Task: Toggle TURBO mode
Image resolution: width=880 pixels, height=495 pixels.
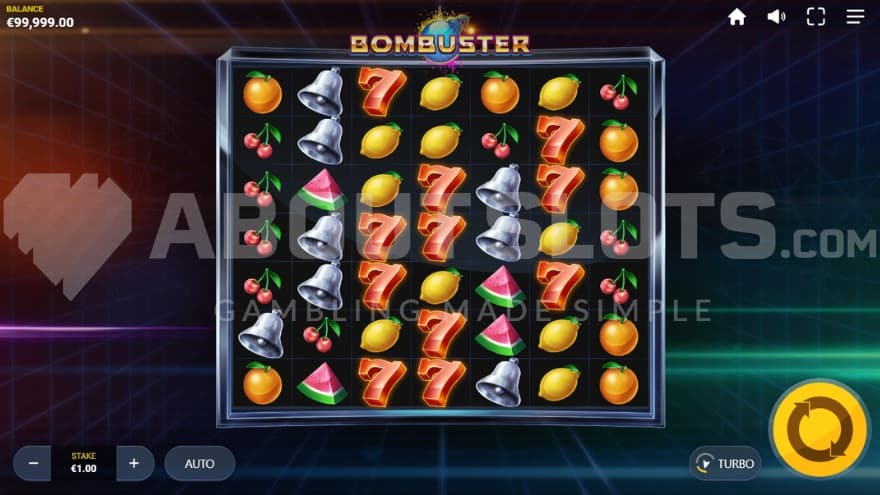Action: pyautogui.click(x=725, y=463)
